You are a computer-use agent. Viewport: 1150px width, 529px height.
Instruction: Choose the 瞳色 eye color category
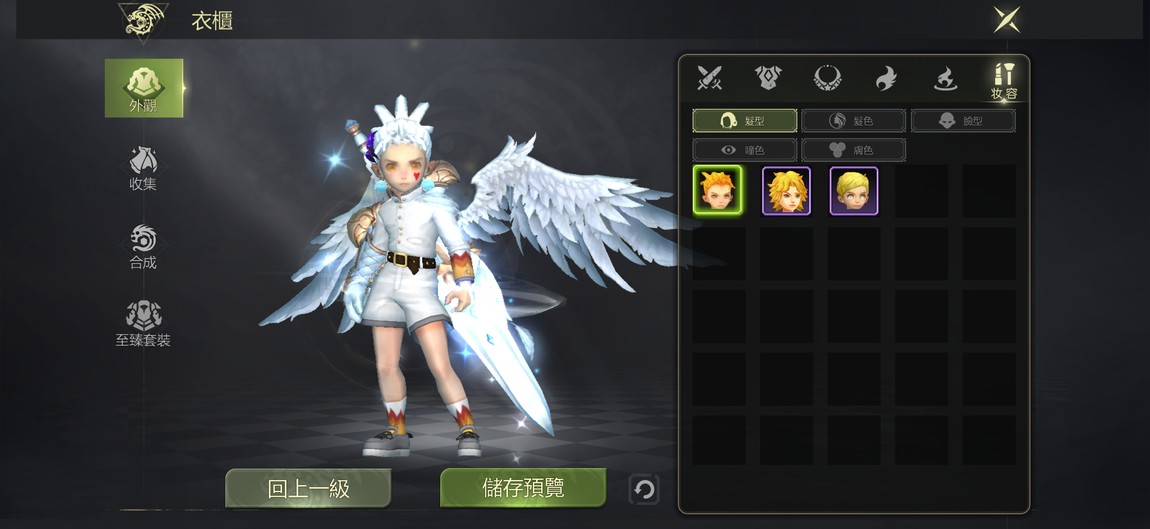[745, 150]
